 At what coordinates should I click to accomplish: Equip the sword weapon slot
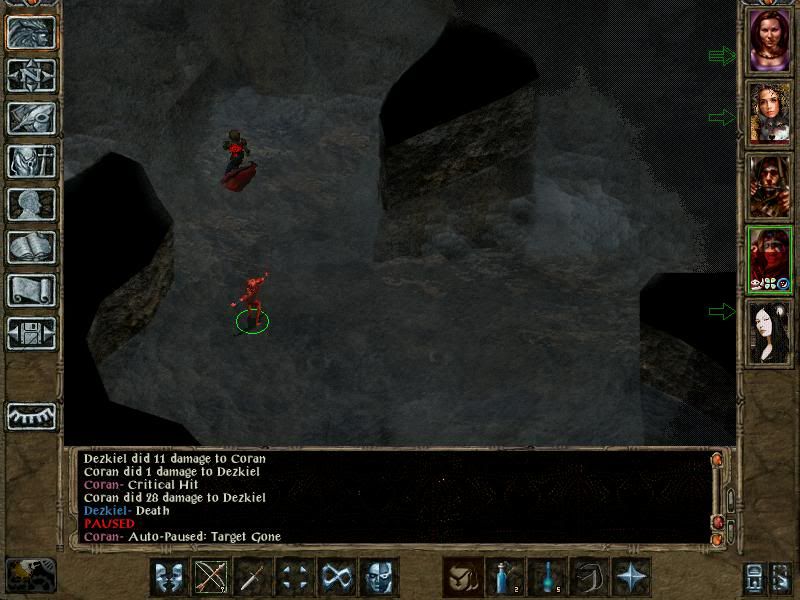pyautogui.click(x=253, y=577)
